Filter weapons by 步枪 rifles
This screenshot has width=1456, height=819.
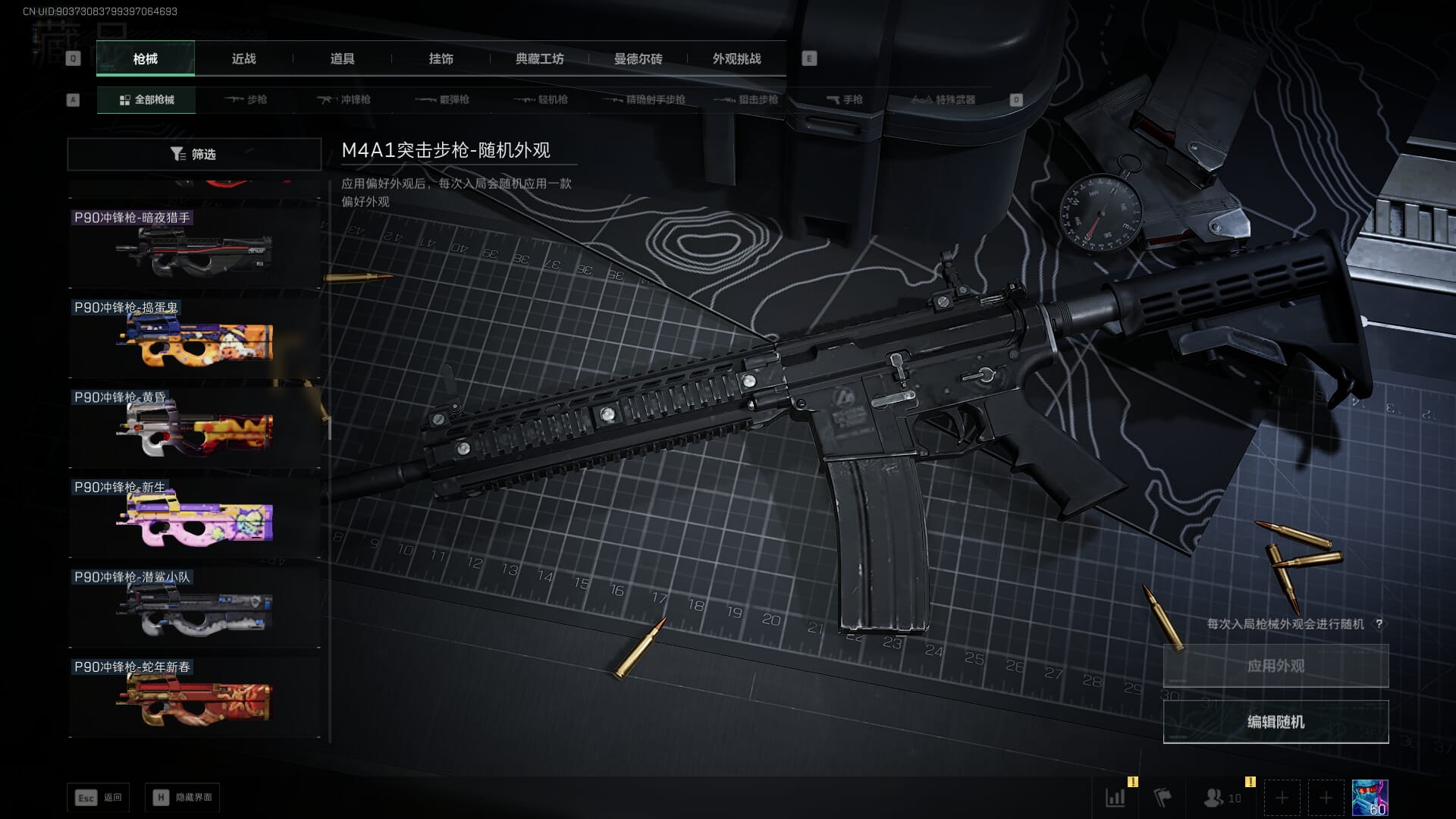coord(246,99)
